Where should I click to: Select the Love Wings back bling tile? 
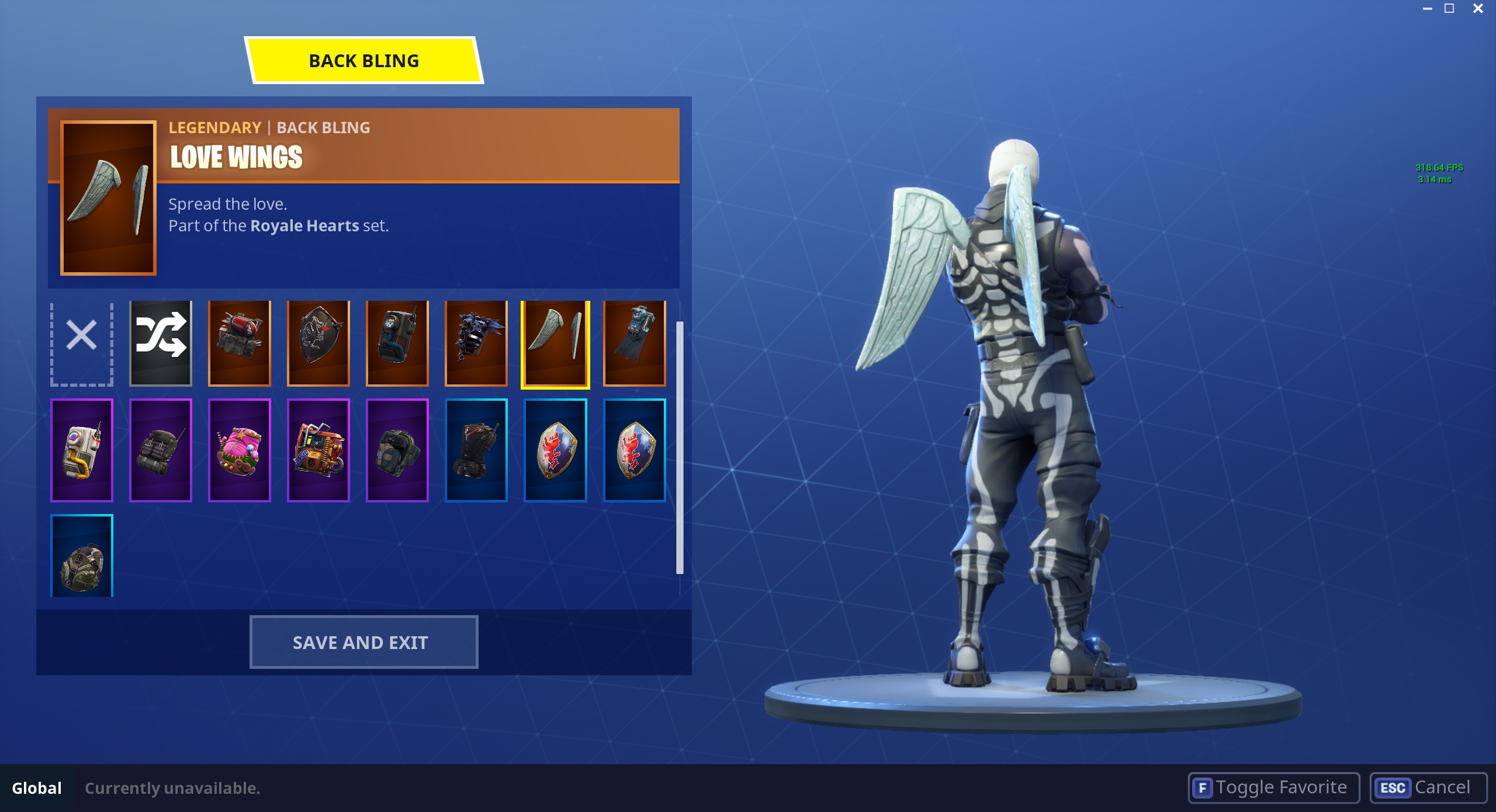click(556, 343)
